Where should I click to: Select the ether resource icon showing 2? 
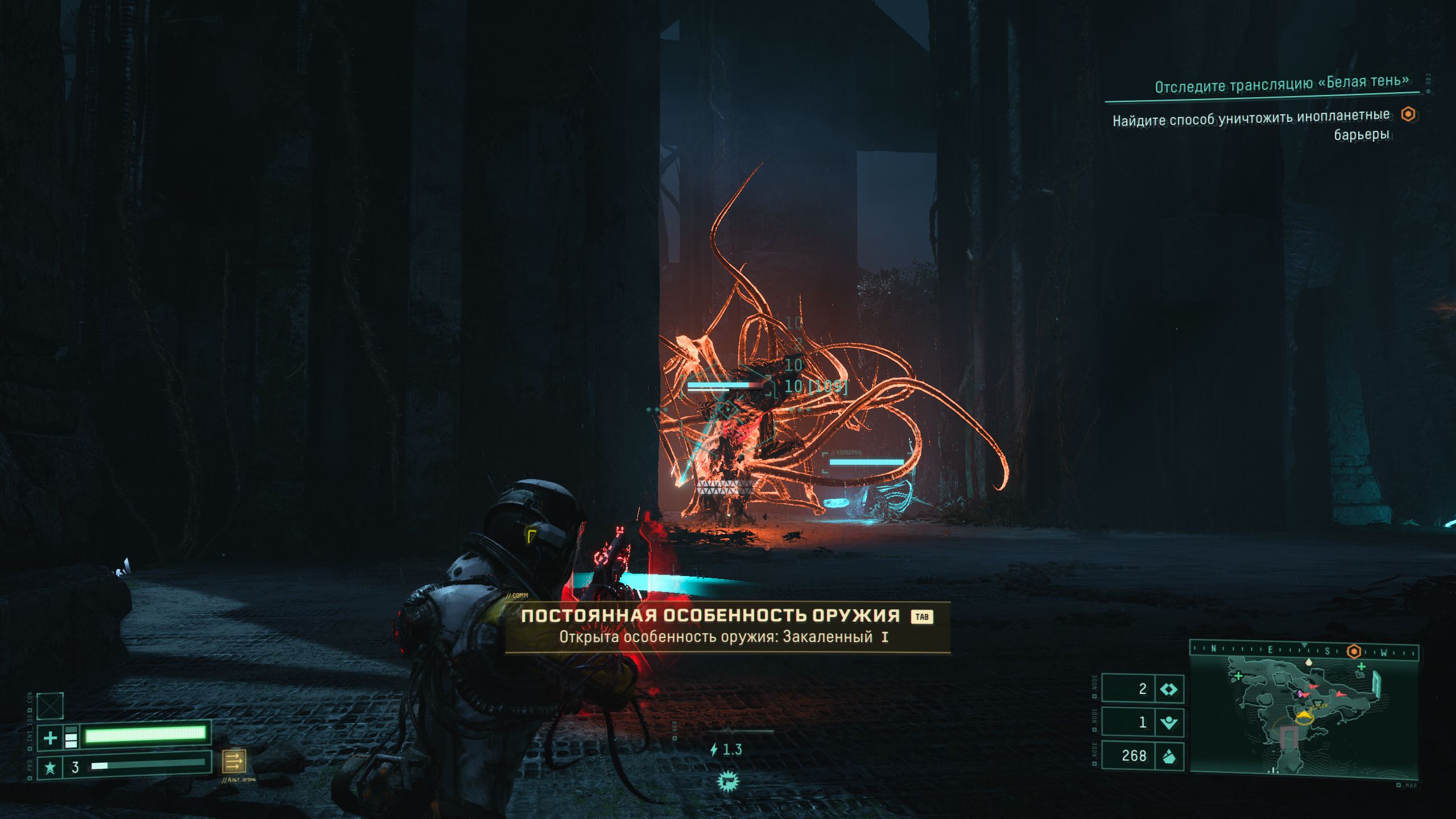tap(1169, 689)
